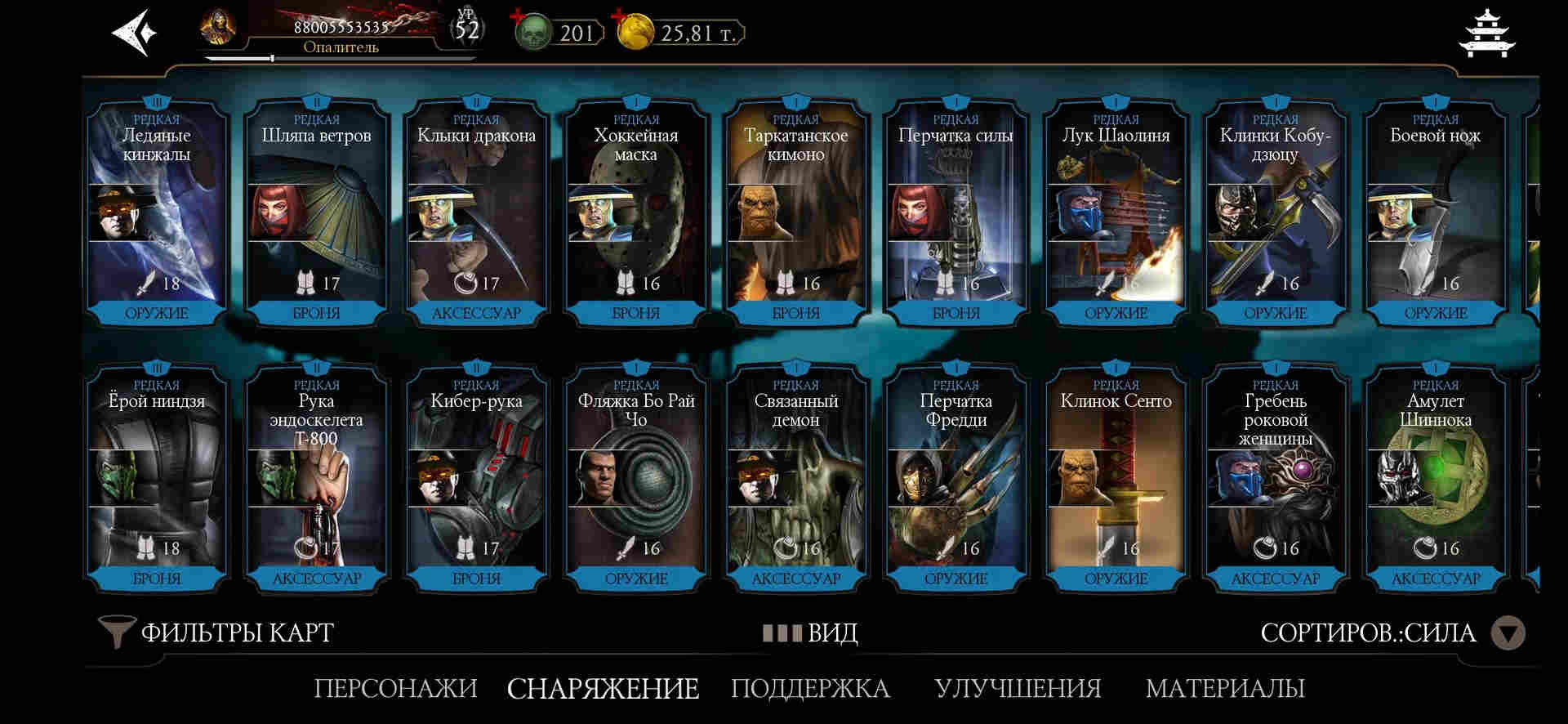Select the Ледяные кинжалы card
The image size is (1568, 724).
pyautogui.click(x=156, y=214)
